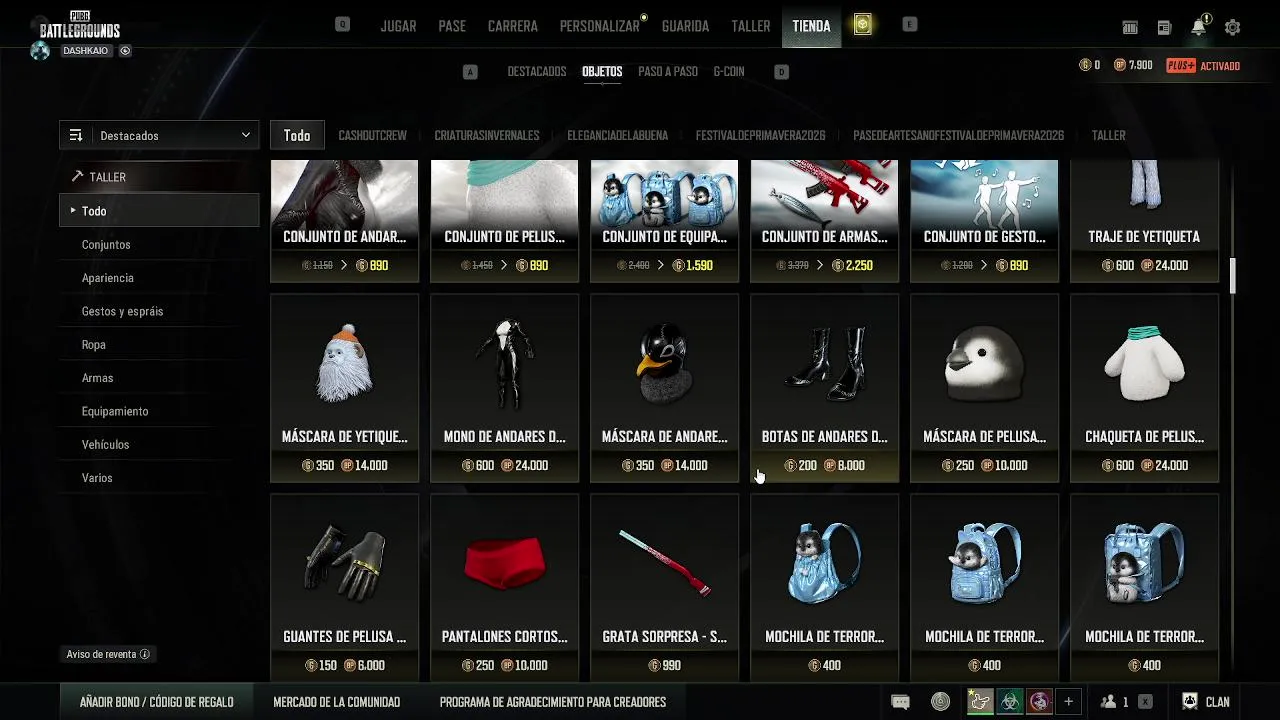Switch to the PASE tab
The image size is (1280, 720).
pos(452,26)
